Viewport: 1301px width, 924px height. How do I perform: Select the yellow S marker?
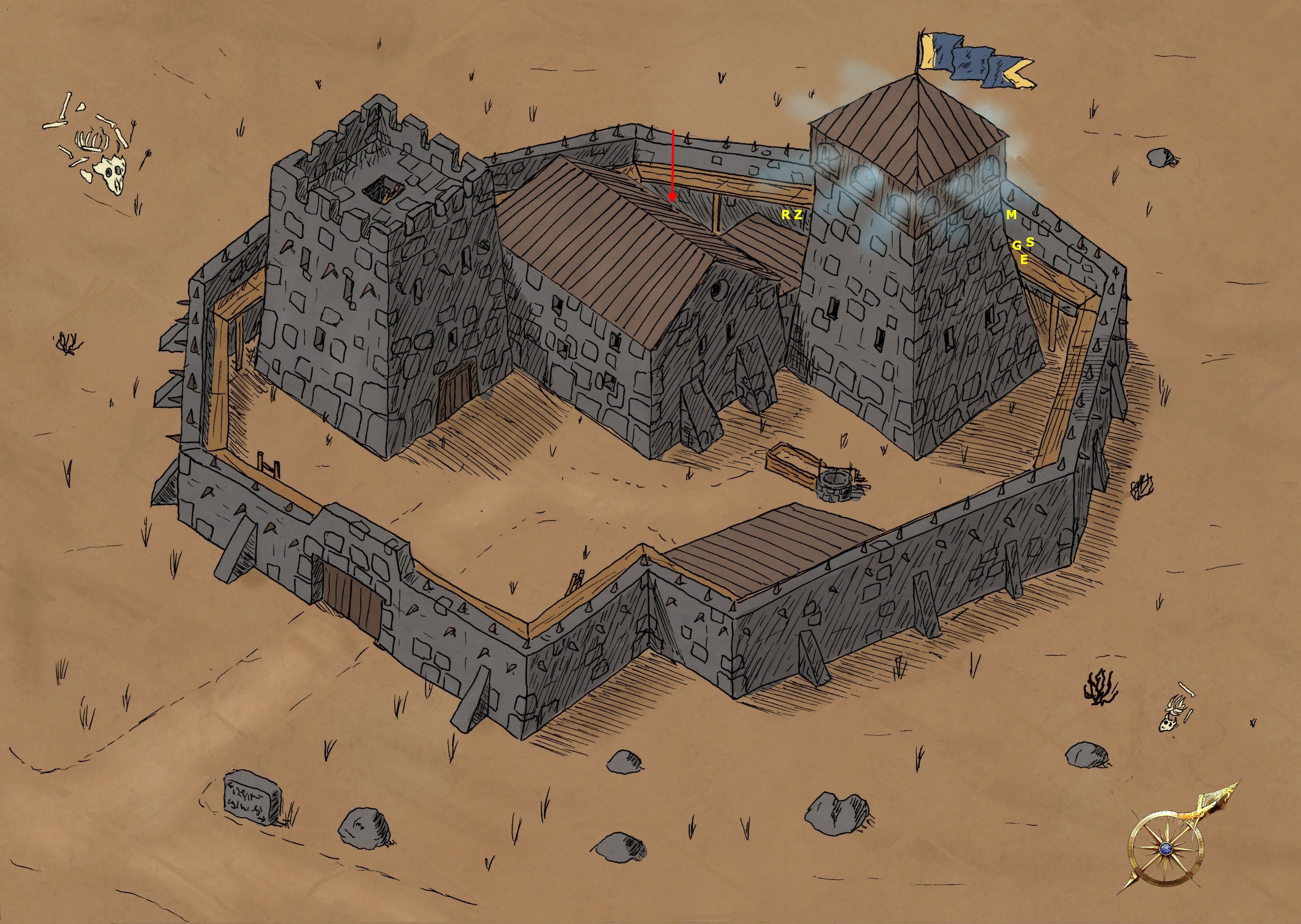(1030, 242)
